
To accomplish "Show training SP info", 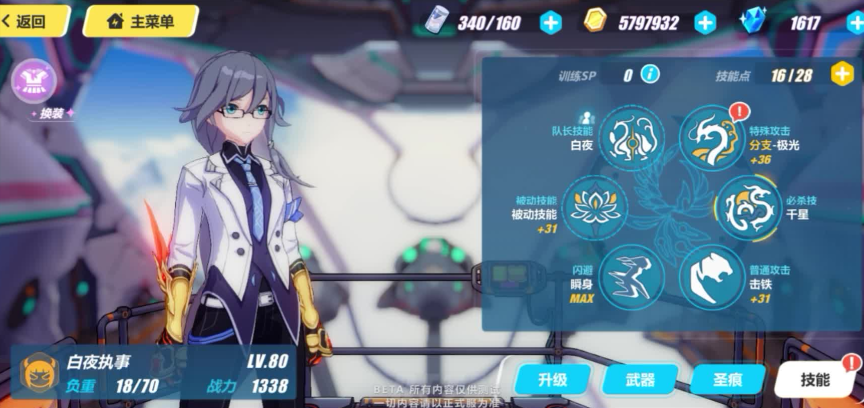I will 650,74.
